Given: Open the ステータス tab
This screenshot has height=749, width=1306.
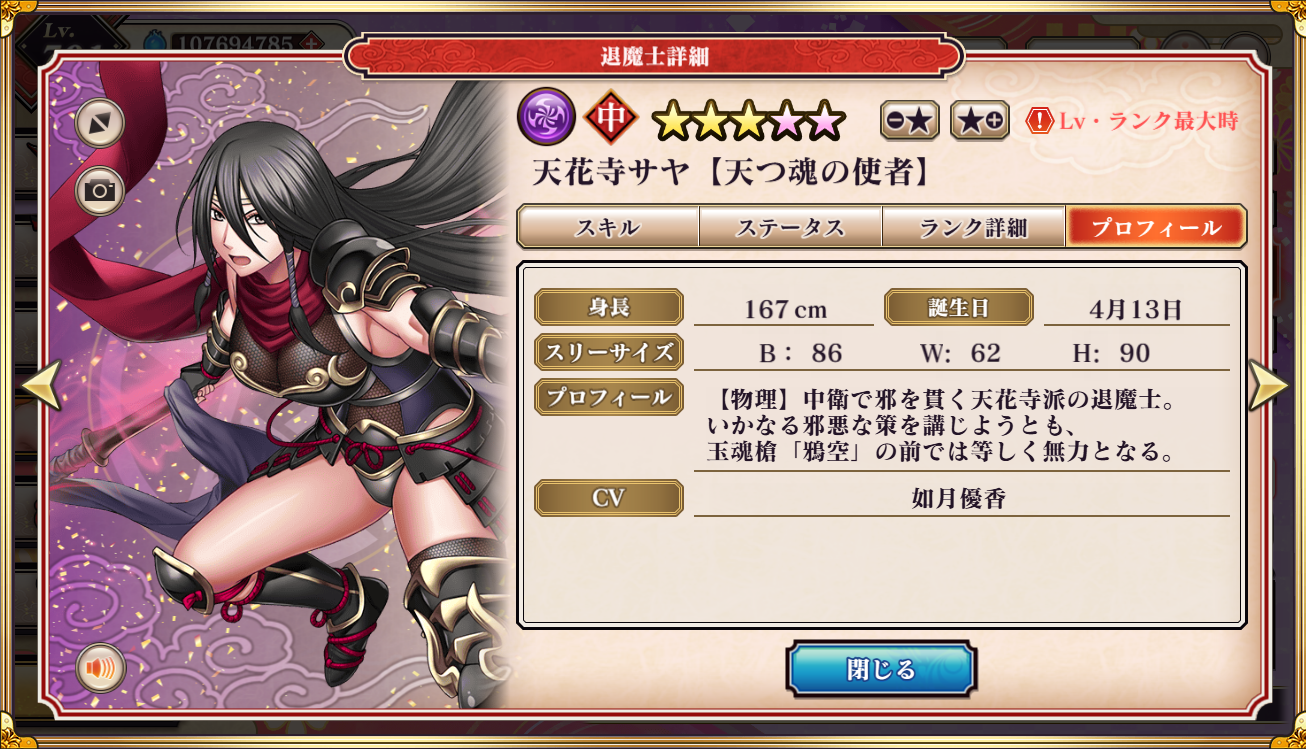Looking at the screenshot, I should (790, 227).
